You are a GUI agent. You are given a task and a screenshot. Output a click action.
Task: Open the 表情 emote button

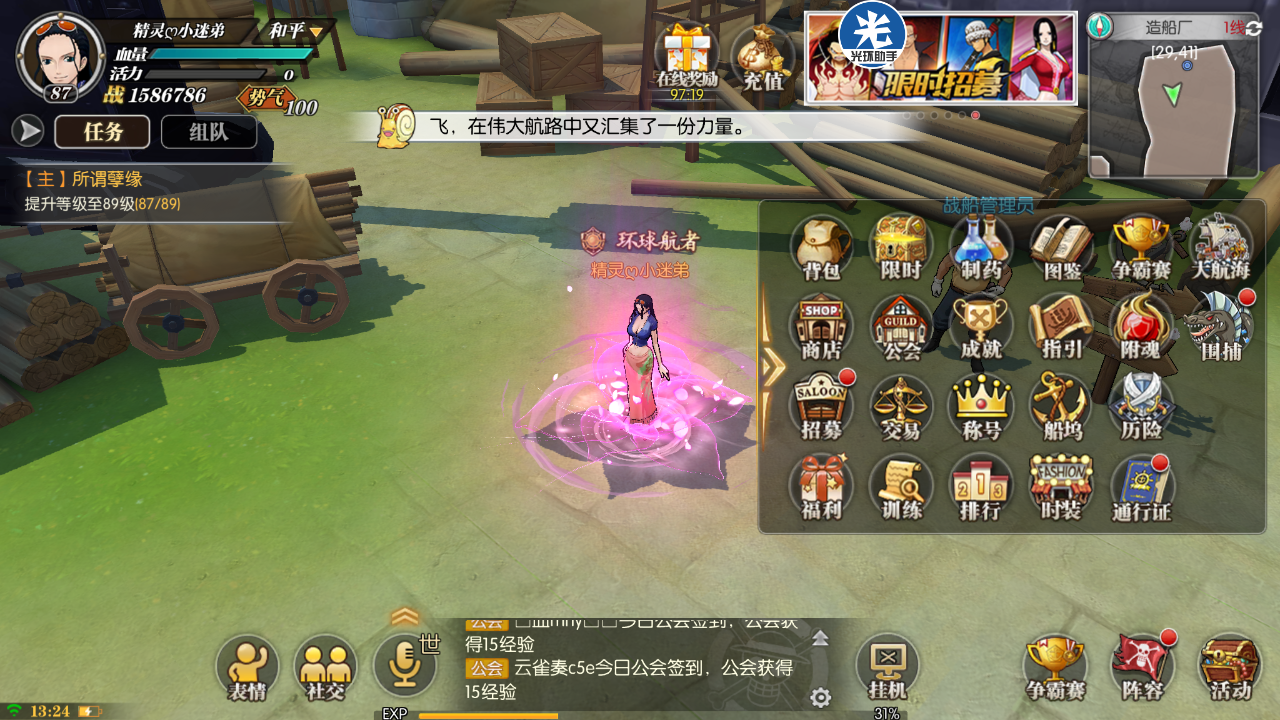pyautogui.click(x=247, y=666)
